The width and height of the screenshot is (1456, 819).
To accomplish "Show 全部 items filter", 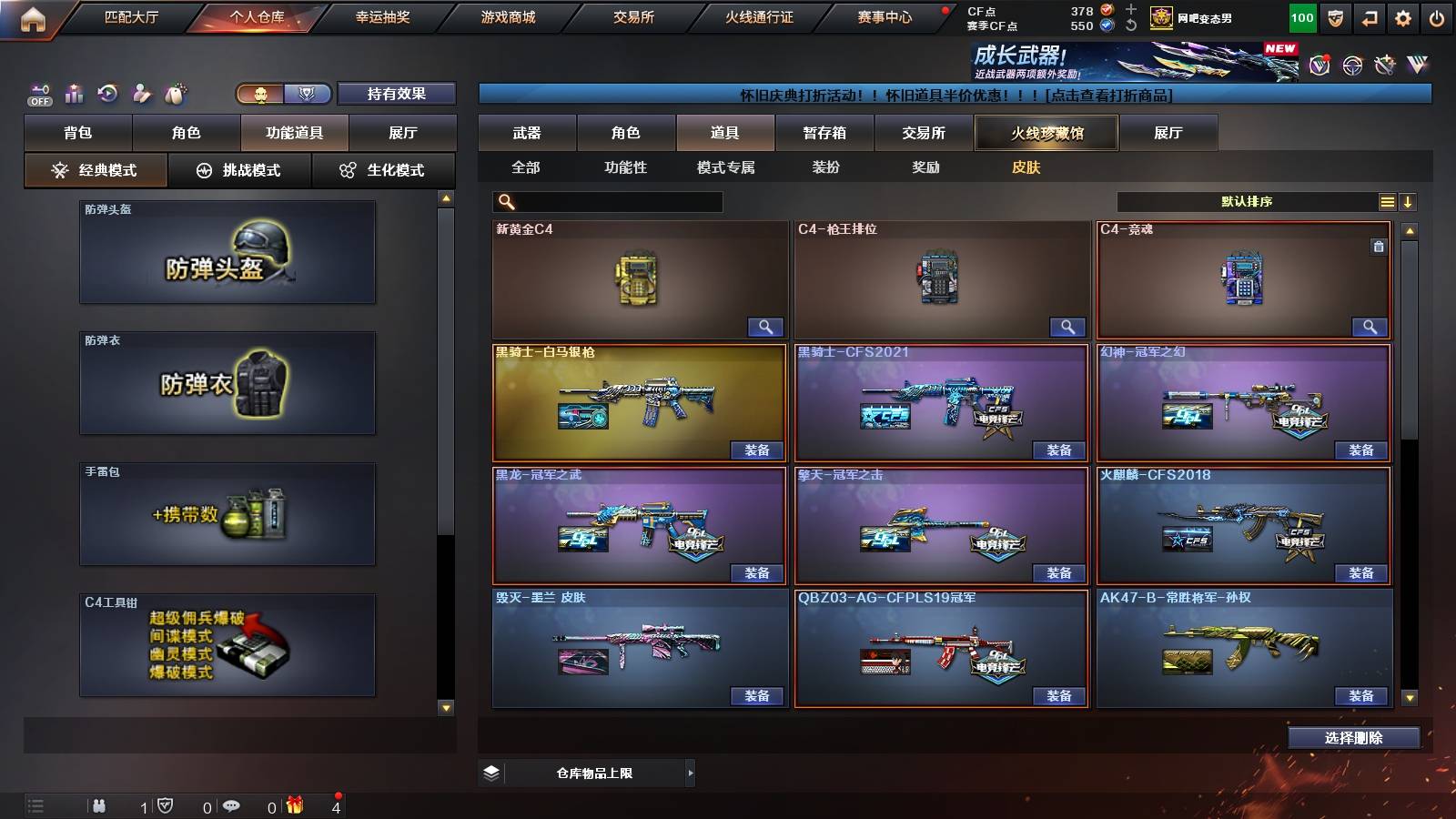I will pos(526,167).
